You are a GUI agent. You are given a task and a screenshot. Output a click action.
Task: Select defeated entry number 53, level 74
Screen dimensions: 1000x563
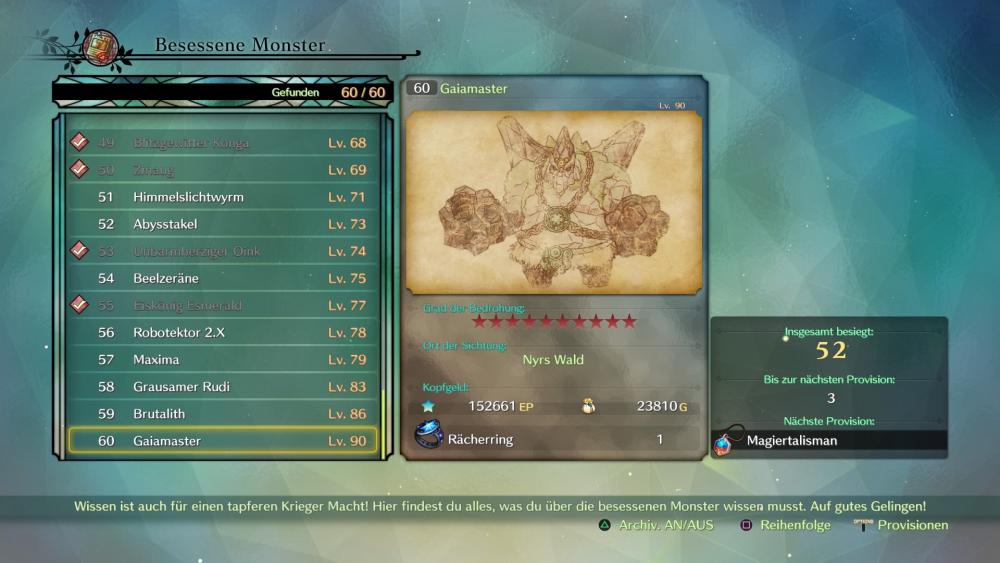pos(222,251)
